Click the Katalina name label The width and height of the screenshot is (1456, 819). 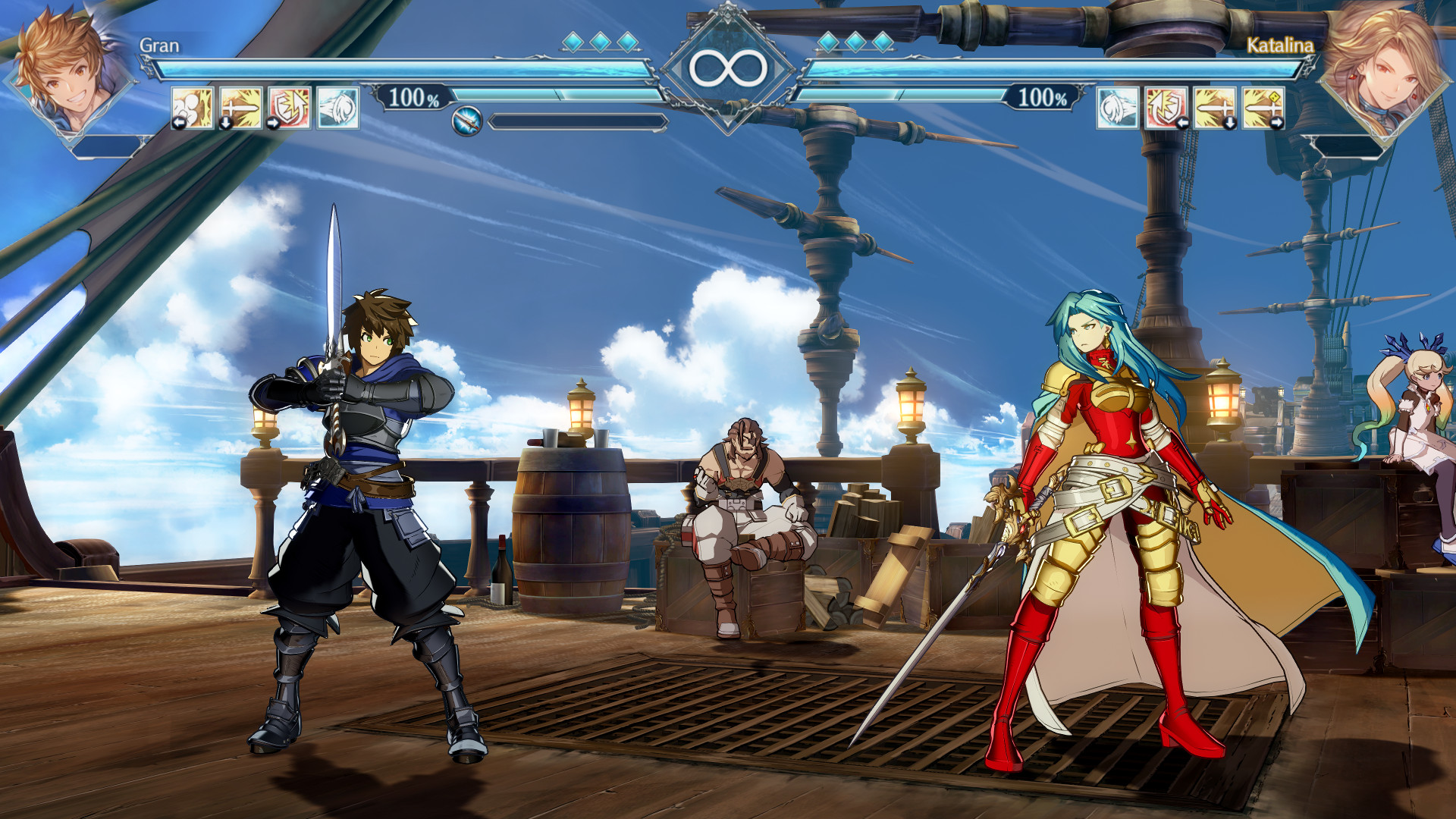click(1280, 47)
